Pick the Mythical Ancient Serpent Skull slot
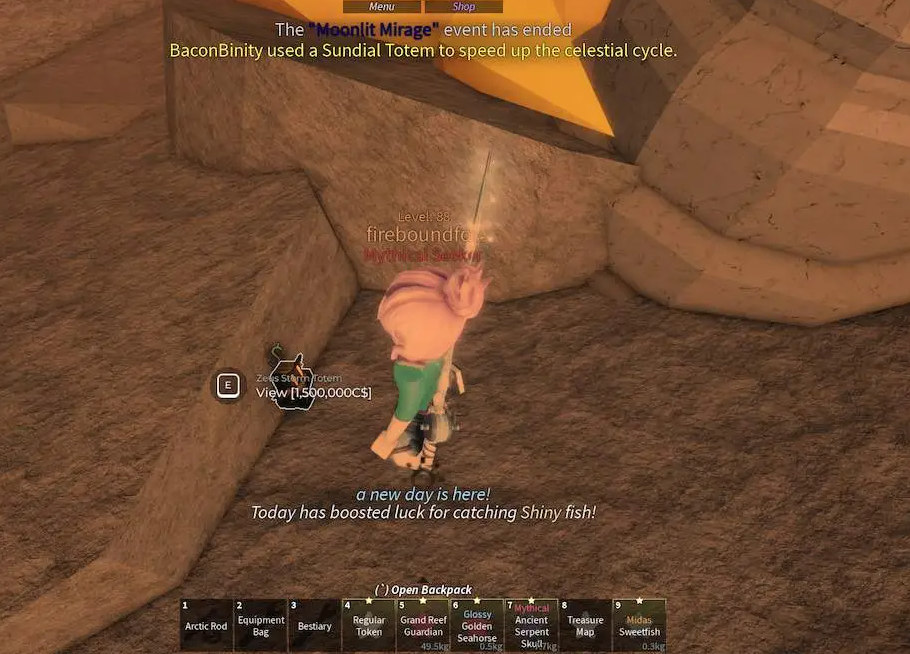The width and height of the screenshot is (910, 654). click(x=531, y=625)
